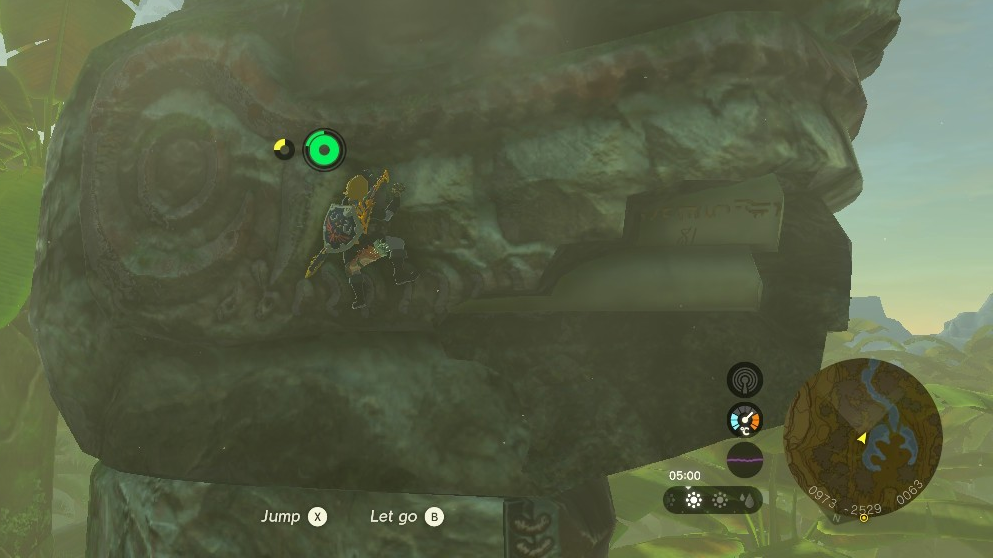Show the weather forecast strip
The image size is (993, 558).
tap(713, 499)
